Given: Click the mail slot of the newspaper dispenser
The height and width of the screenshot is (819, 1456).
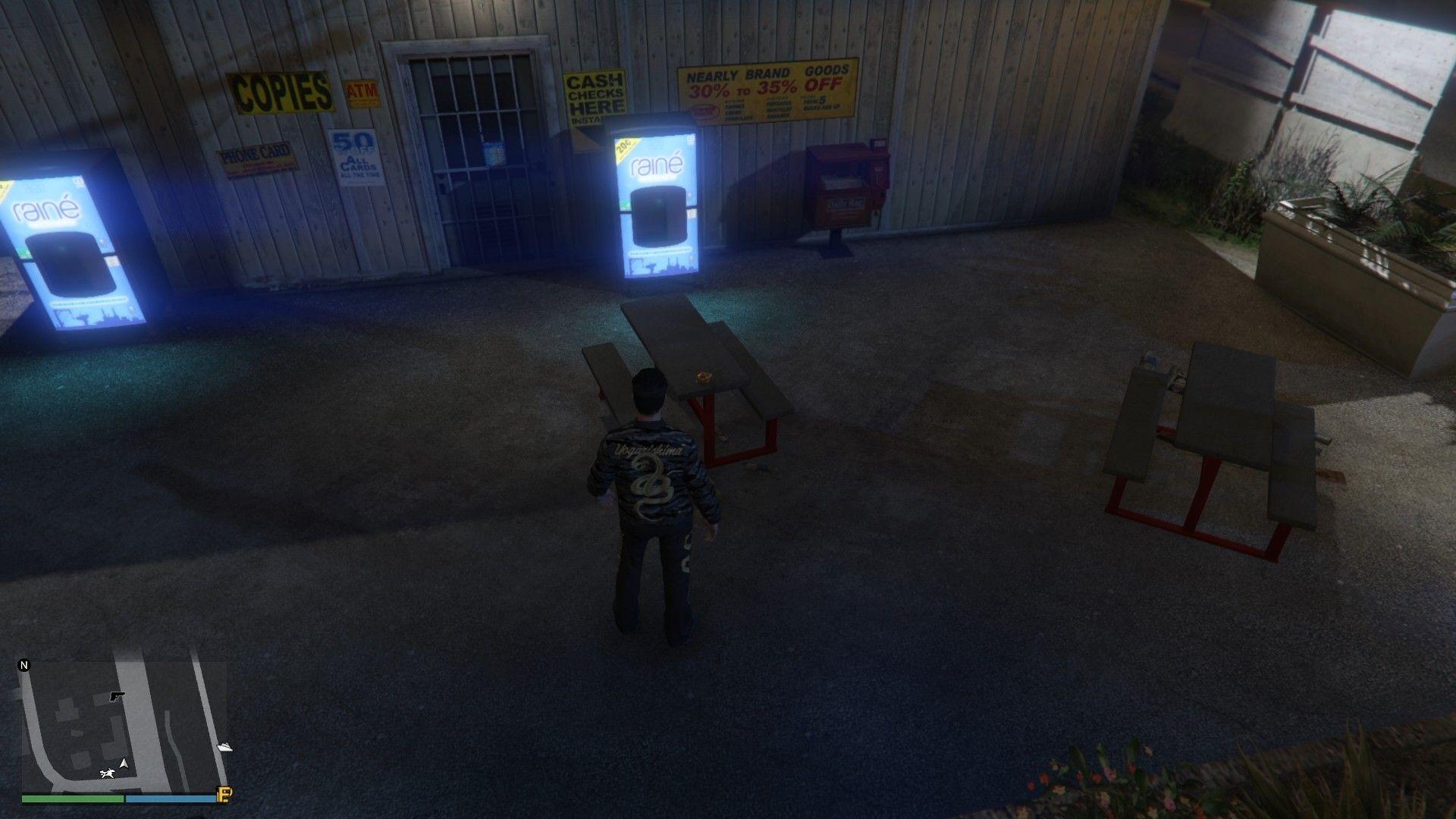Looking at the screenshot, I should 840,182.
